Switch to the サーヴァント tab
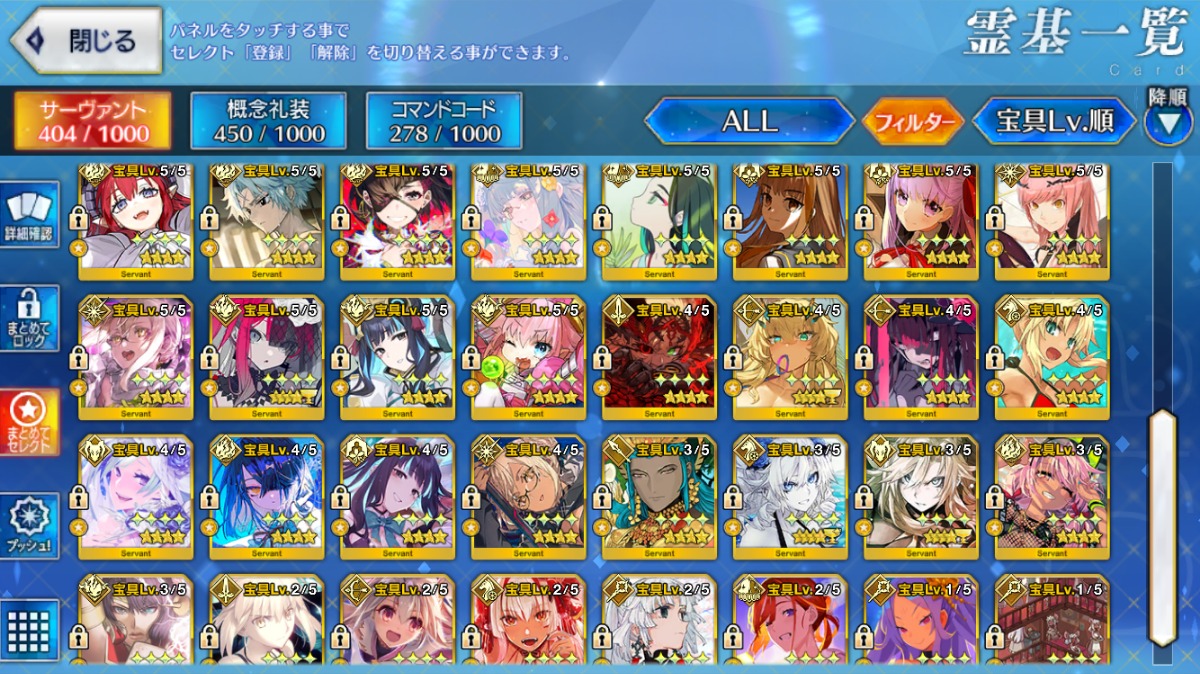 (92, 121)
